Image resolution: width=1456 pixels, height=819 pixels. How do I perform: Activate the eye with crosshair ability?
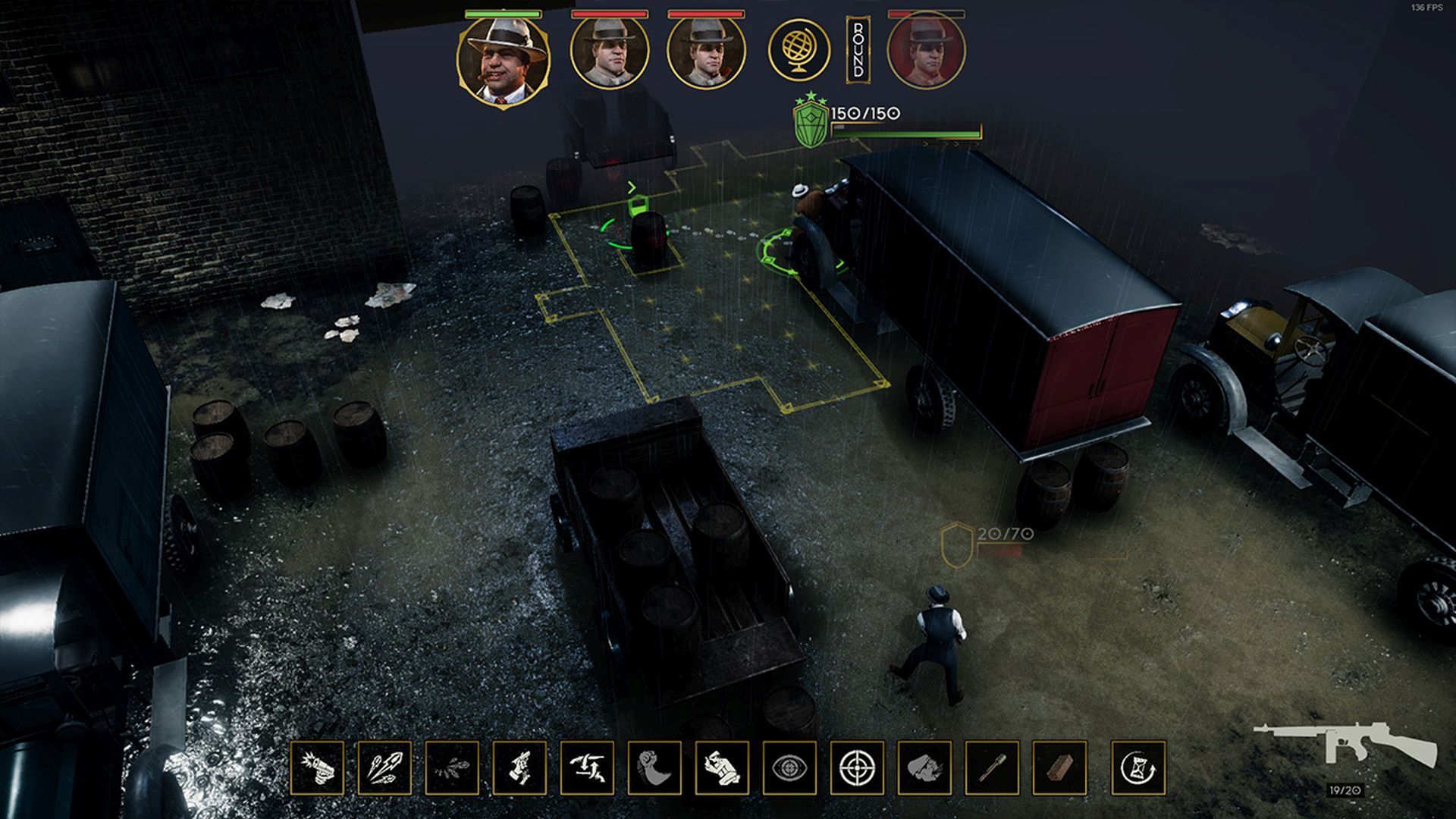pyautogui.click(x=789, y=767)
